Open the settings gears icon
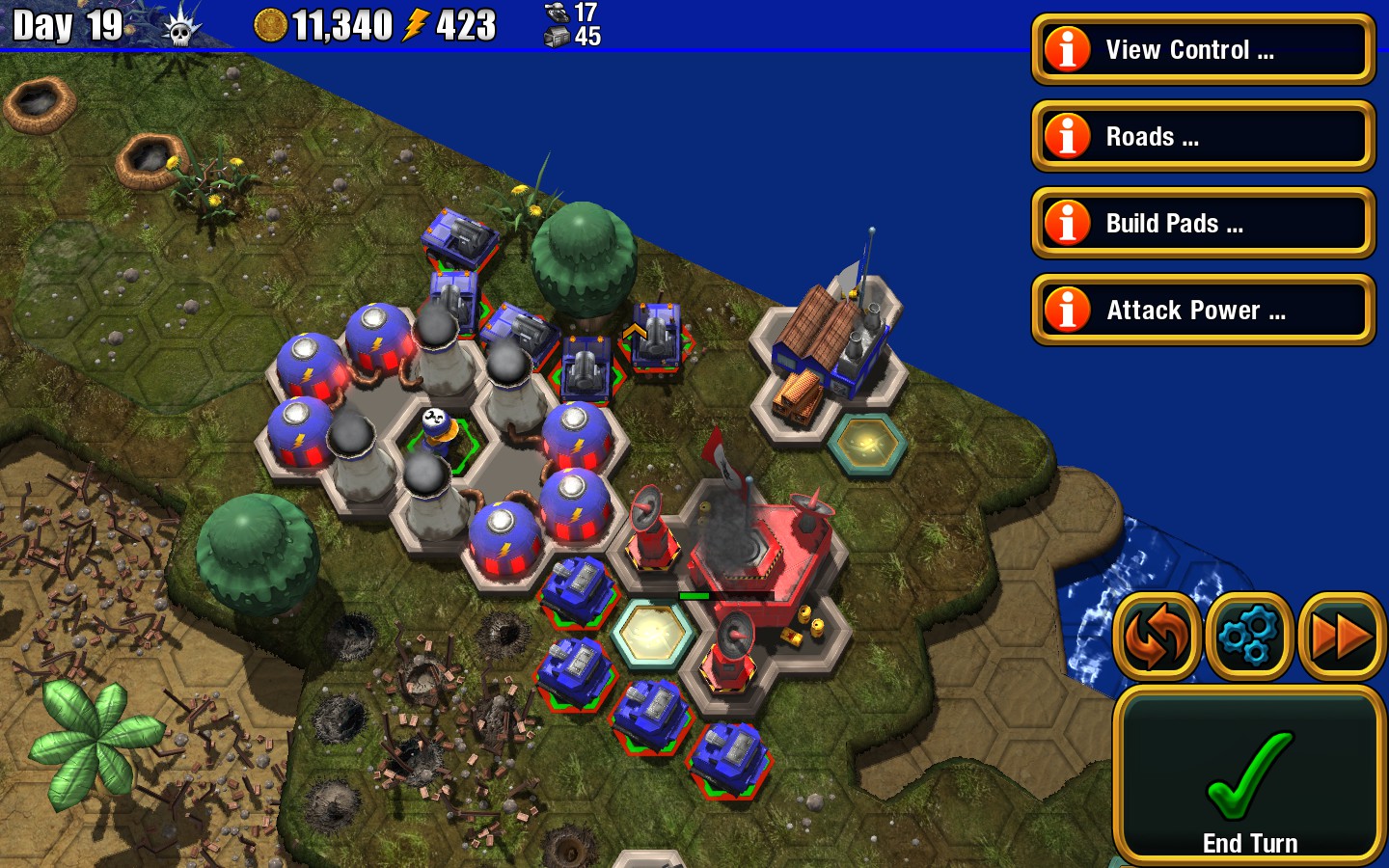This screenshot has height=868, width=1389. click(1249, 635)
